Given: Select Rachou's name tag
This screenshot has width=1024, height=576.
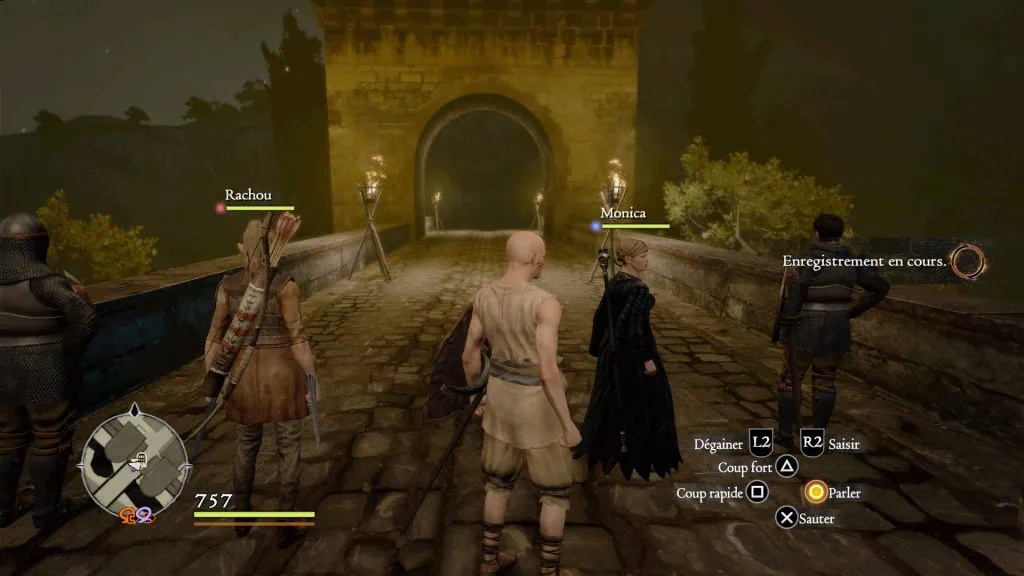Looking at the screenshot, I should (x=248, y=195).
